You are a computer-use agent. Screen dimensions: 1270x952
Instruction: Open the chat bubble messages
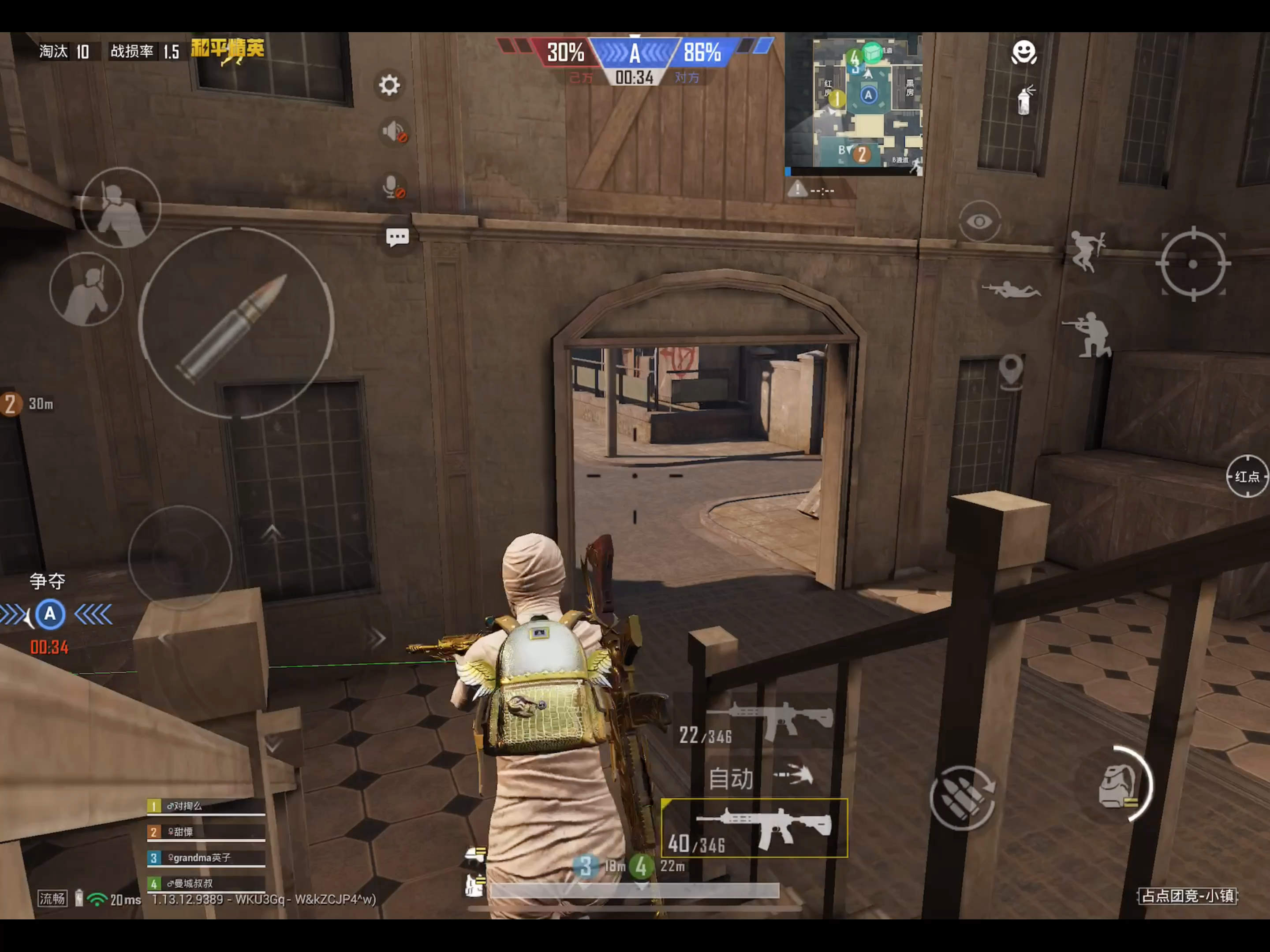coord(397,237)
